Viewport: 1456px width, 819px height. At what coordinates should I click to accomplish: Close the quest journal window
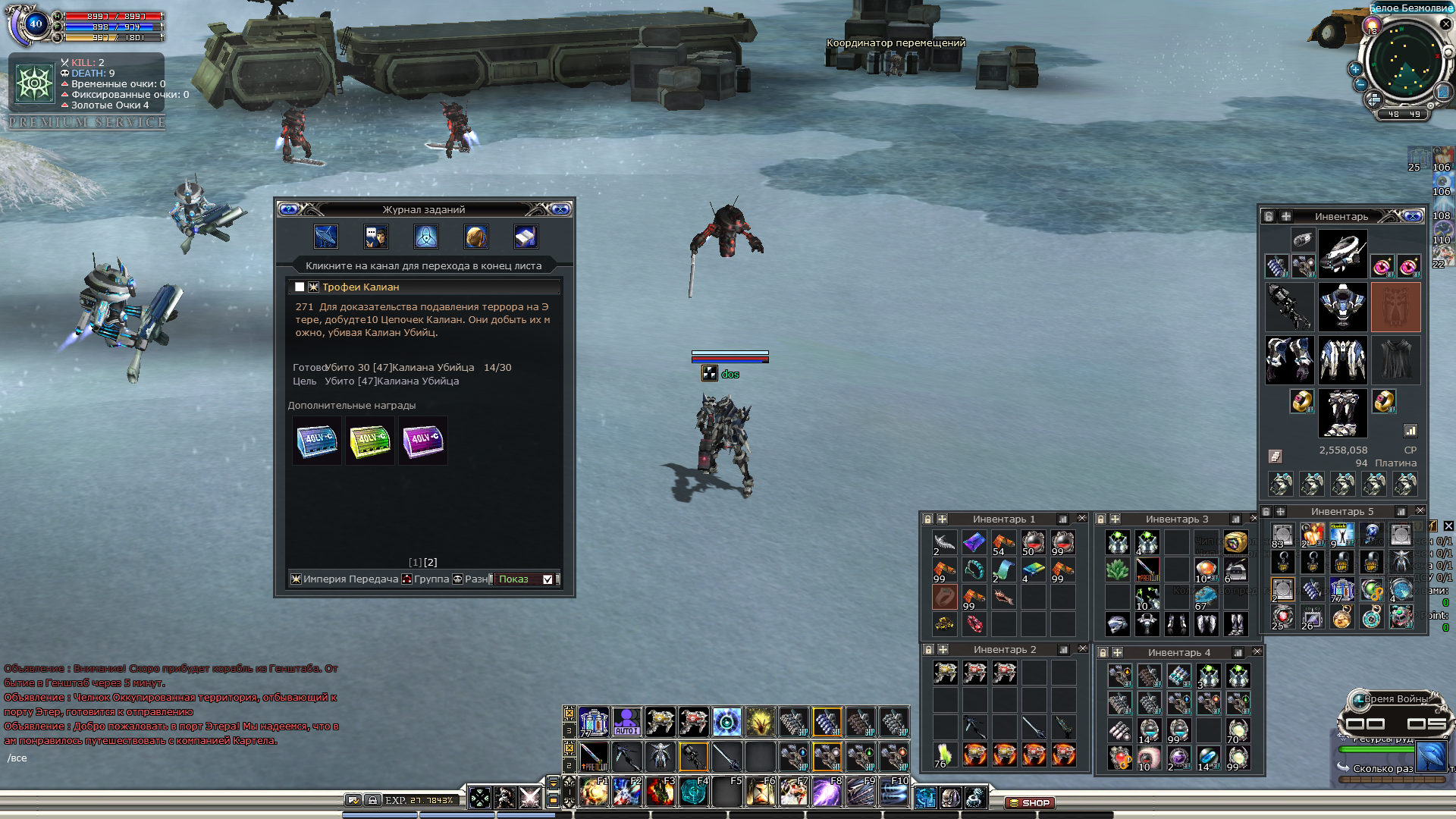pos(560,209)
